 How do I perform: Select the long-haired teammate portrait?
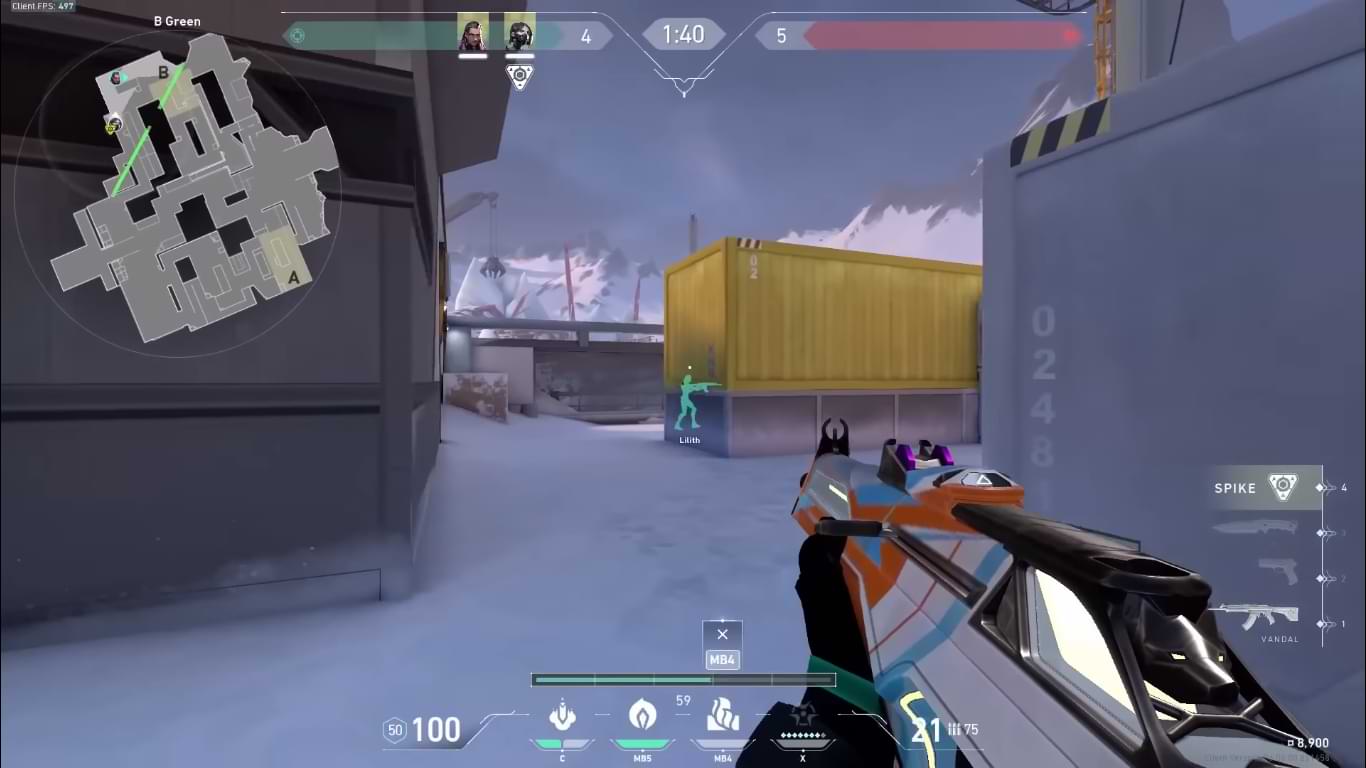pos(472,34)
